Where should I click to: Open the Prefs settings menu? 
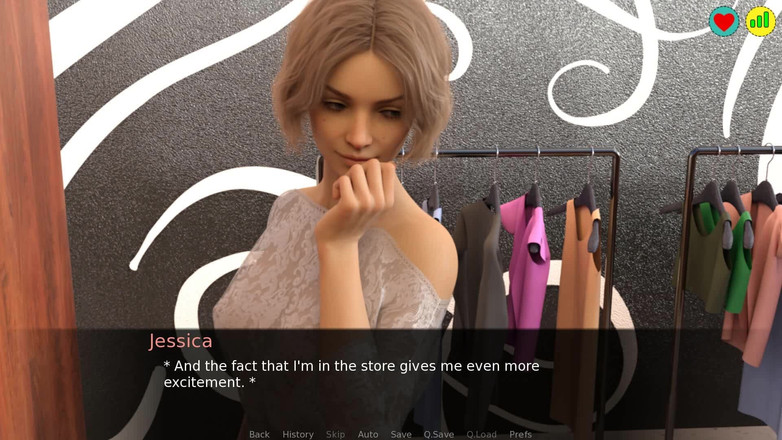coord(521,434)
